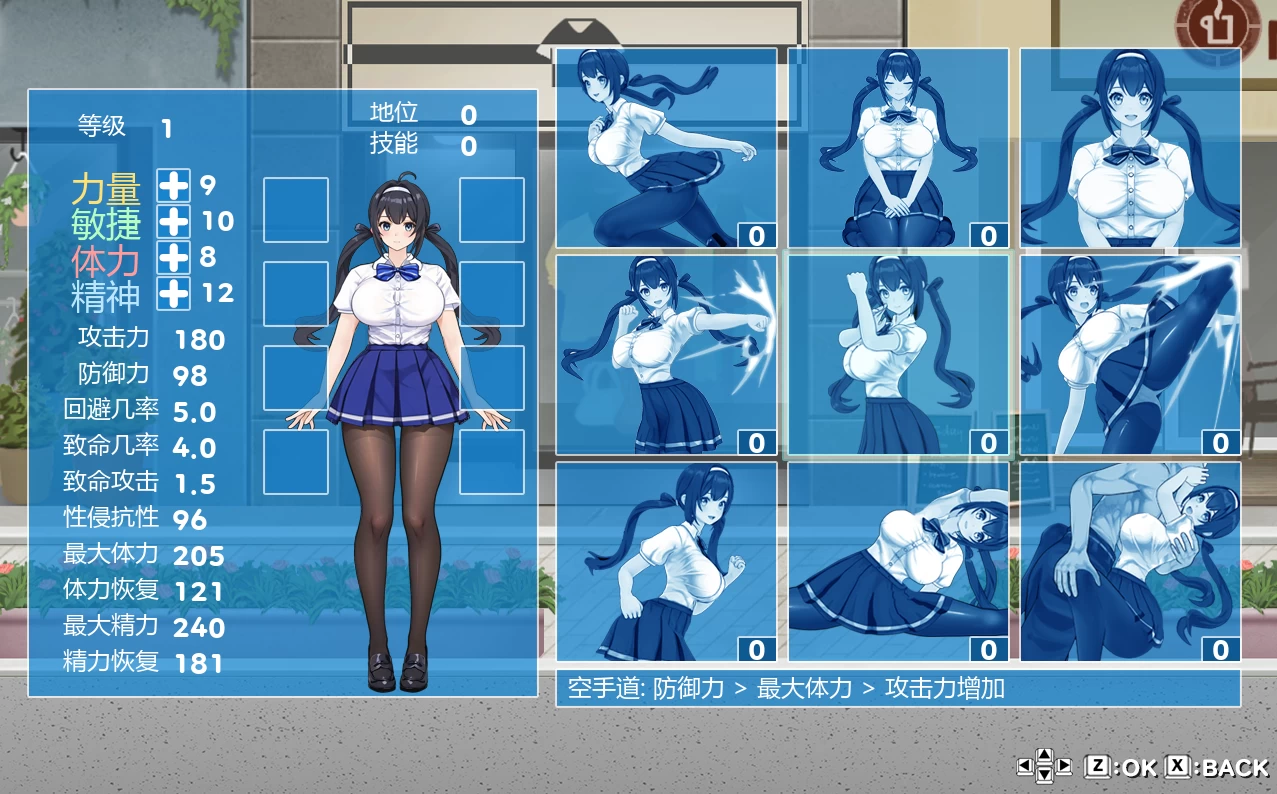Viewport: 1277px width, 794px height.
Task: Choose the karate guard stance tile
Action: (x=898, y=355)
